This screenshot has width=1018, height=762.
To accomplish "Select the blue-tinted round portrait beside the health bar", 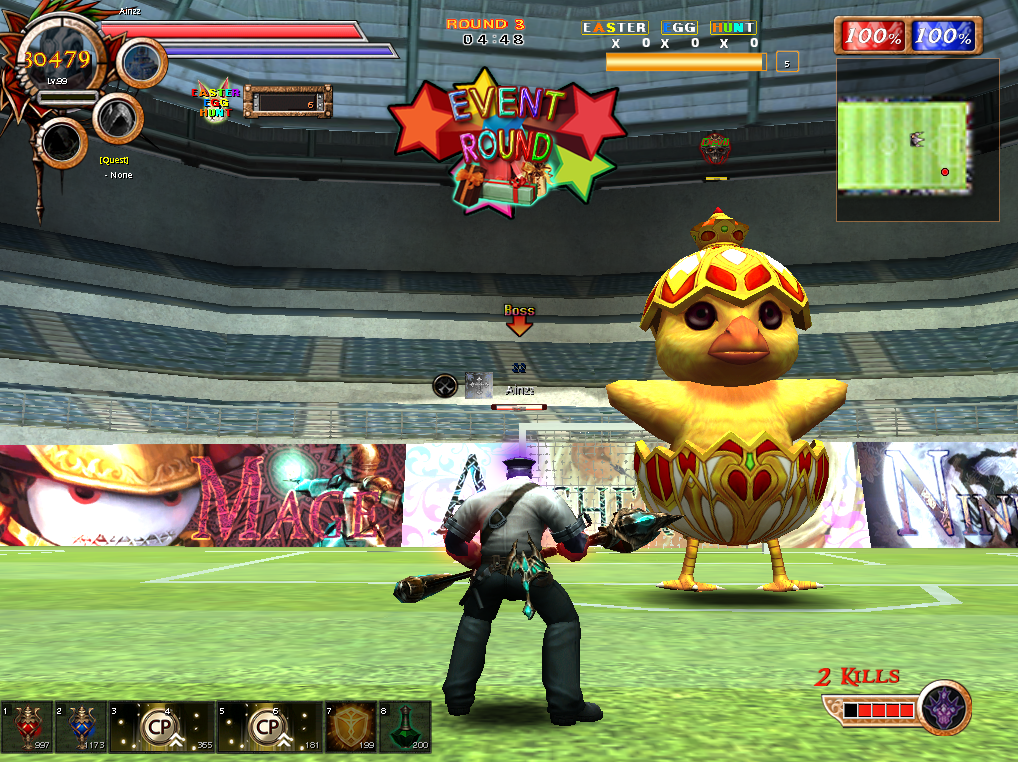I will (x=142, y=62).
